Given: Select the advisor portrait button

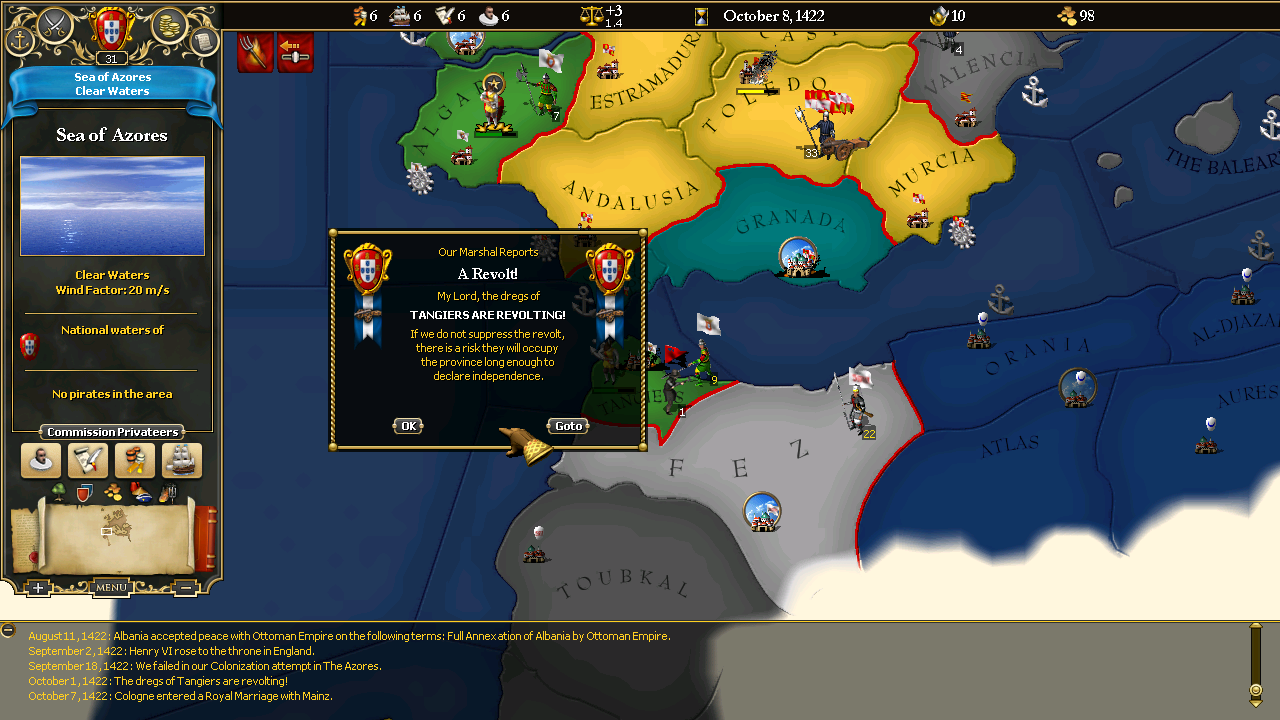Looking at the screenshot, I should coord(41,461).
